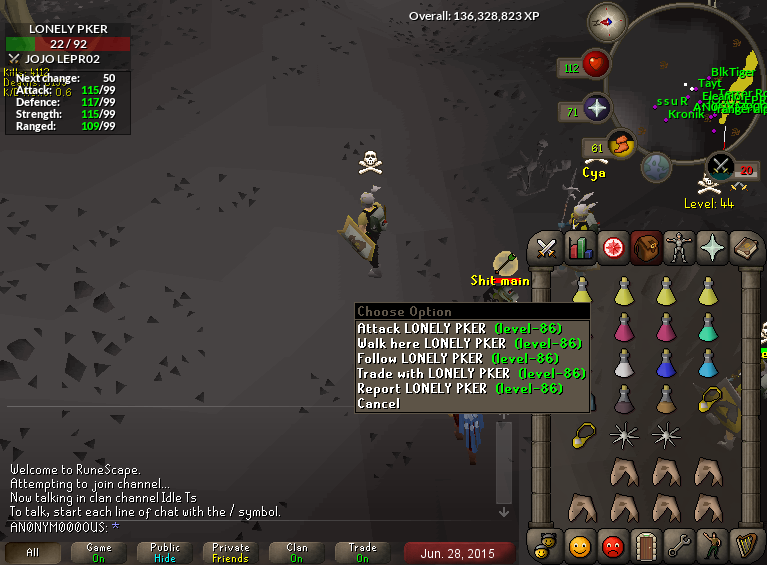Image resolution: width=767 pixels, height=565 pixels.
Task: Click the Clan chat filter button
Action: point(297,553)
